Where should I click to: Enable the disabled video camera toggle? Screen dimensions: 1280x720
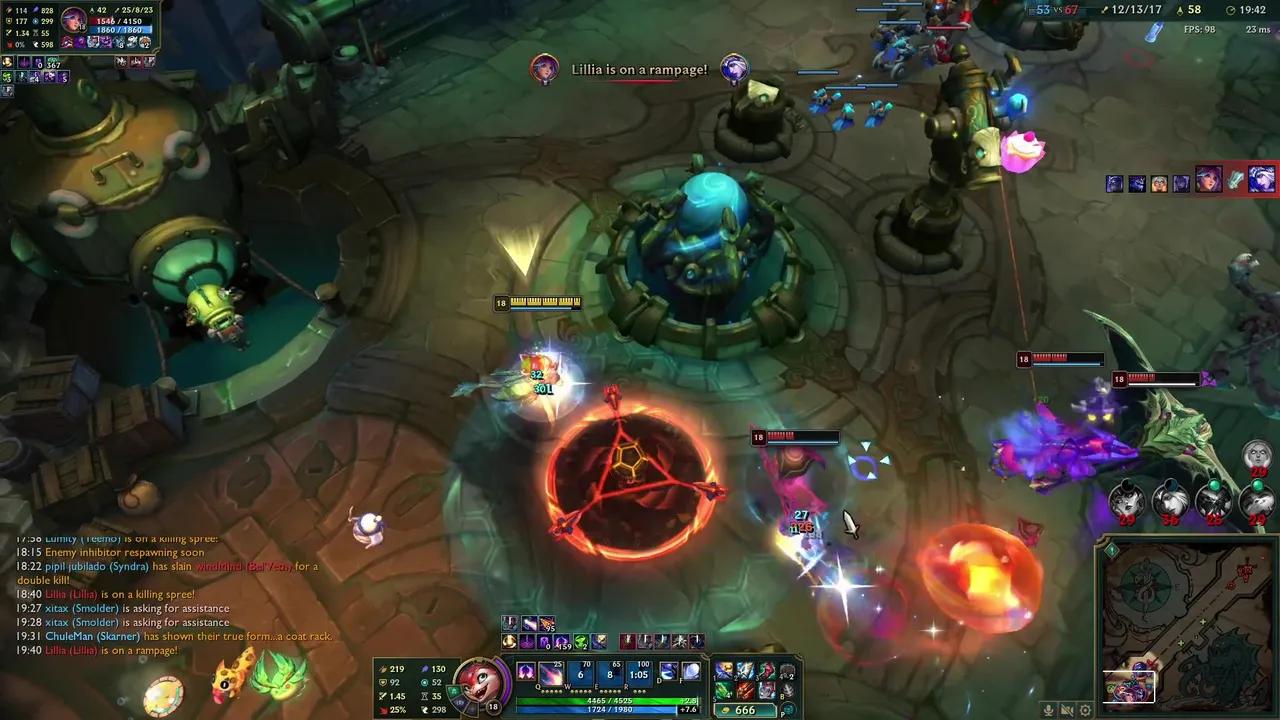pyautogui.click(x=1066, y=710)
